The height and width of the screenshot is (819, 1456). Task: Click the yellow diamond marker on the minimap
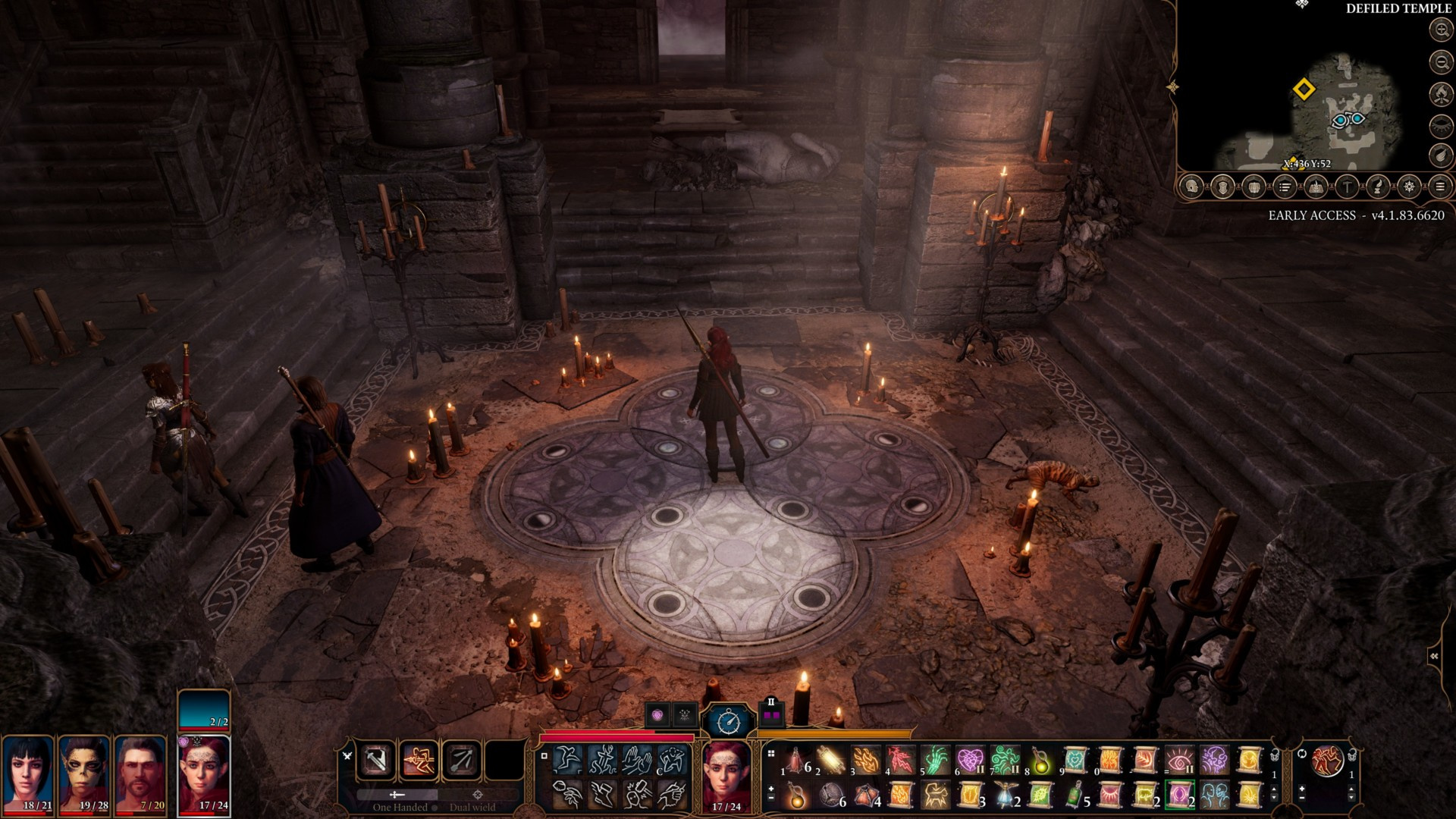click(x=1303, y=89)
